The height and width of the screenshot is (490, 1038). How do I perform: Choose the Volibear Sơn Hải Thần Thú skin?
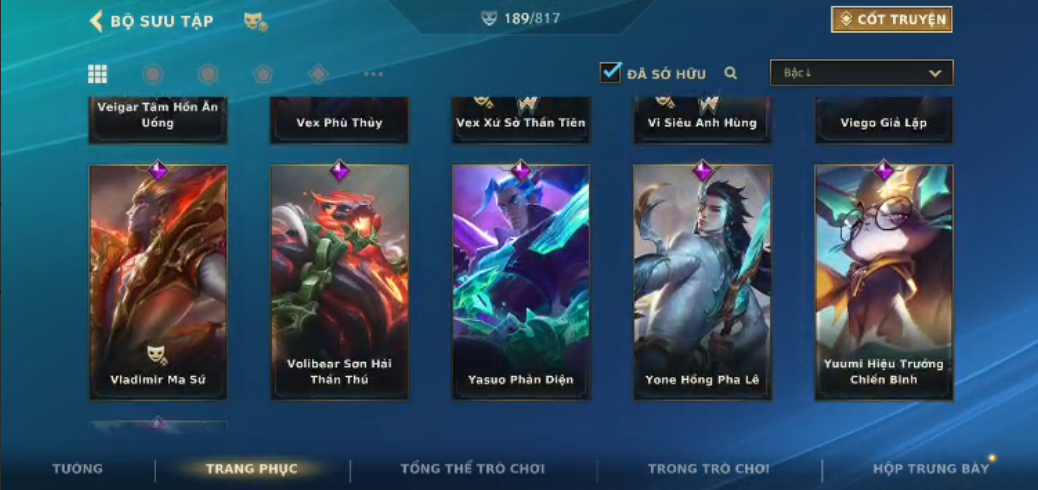coord(339,282)
